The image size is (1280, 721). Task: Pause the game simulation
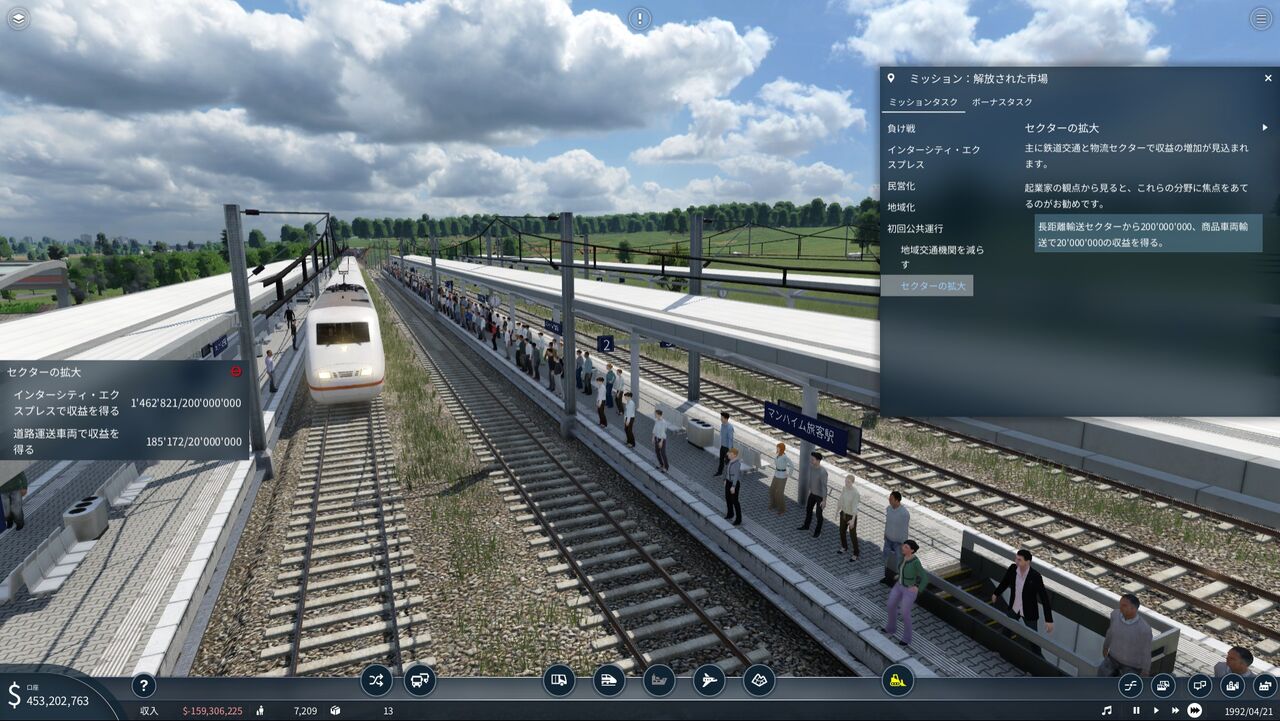click(1136, 711)
